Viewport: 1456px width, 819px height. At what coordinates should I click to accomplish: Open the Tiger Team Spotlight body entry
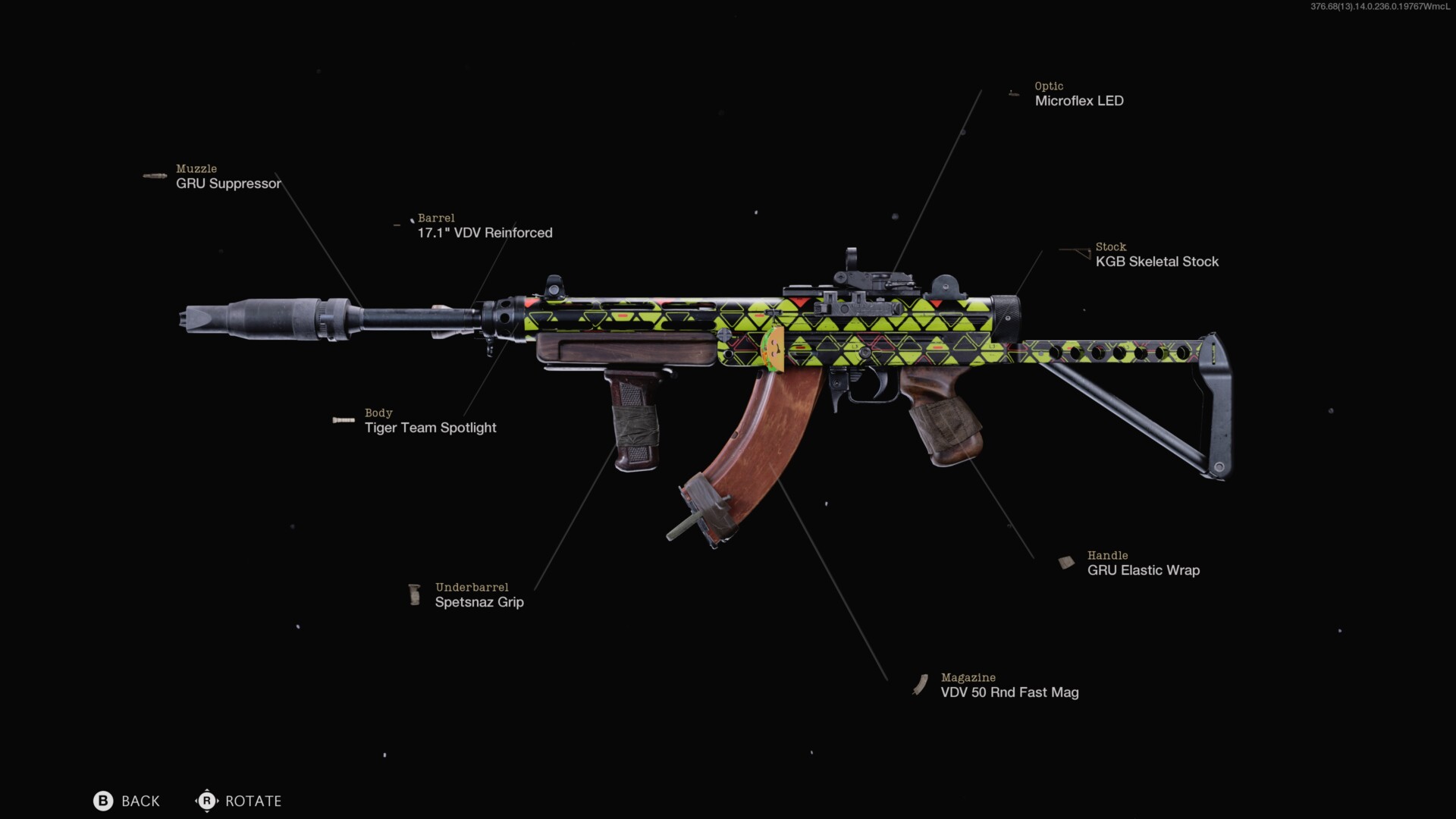coord(430,427)
